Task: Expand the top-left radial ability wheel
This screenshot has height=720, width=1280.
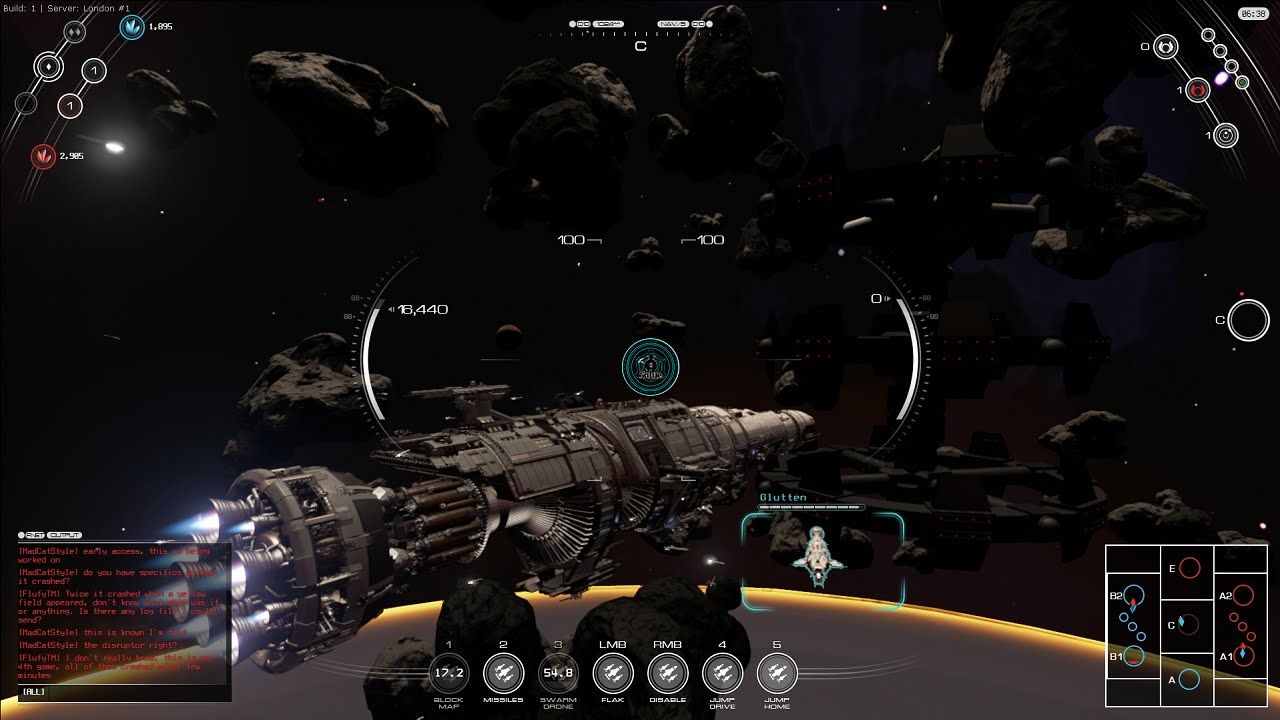Action: 47,67
